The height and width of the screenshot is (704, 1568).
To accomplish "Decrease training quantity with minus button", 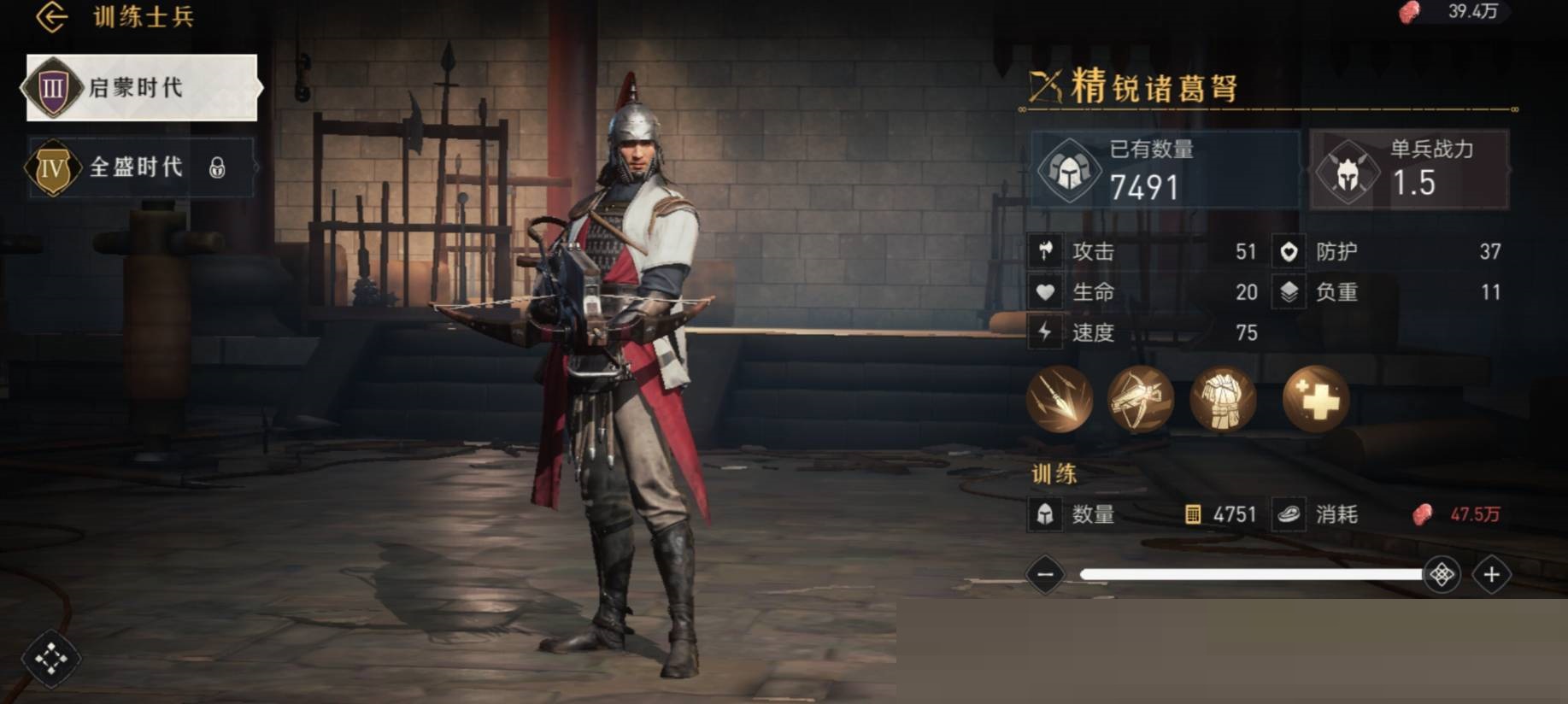I will click(x=1045, y=574).
